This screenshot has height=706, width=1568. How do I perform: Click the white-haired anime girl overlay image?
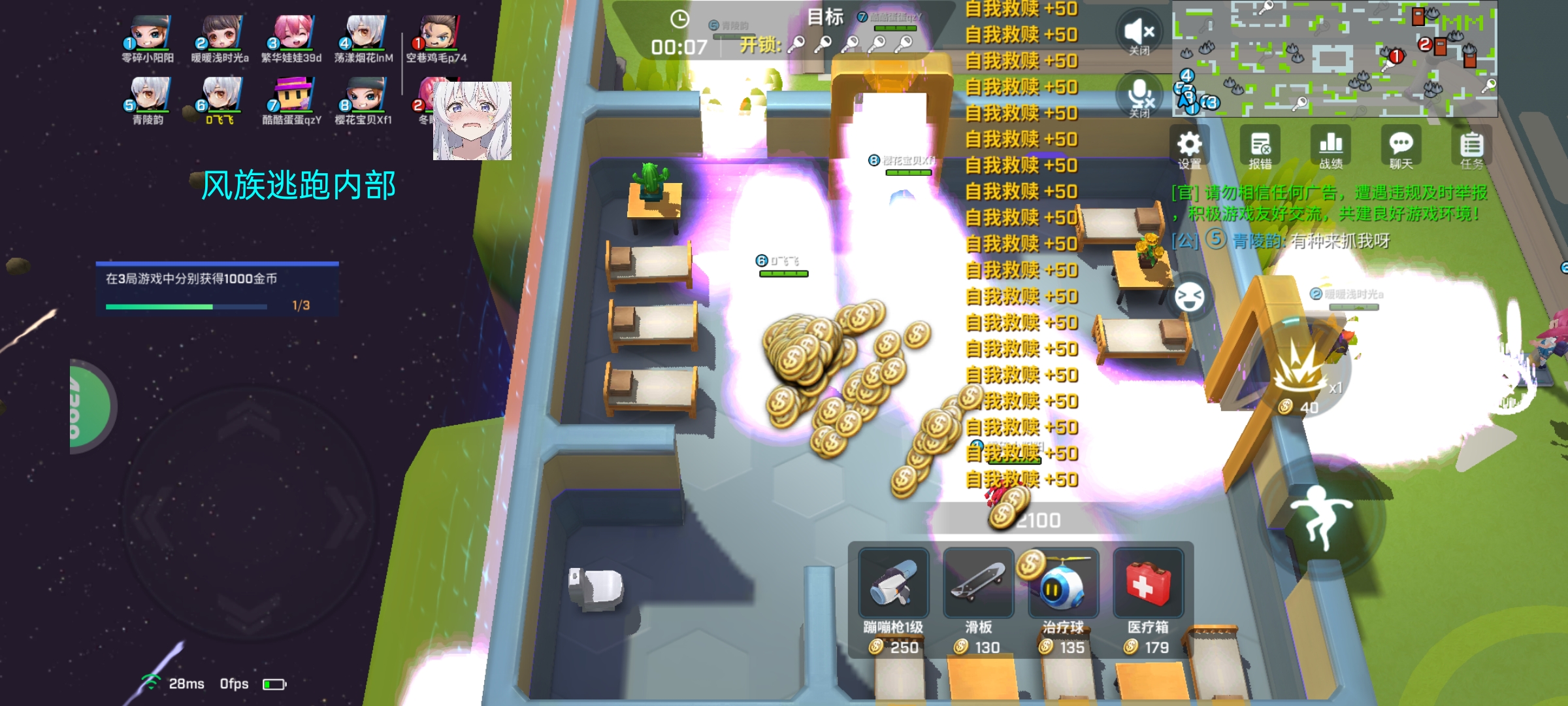(x=472, y=121)
